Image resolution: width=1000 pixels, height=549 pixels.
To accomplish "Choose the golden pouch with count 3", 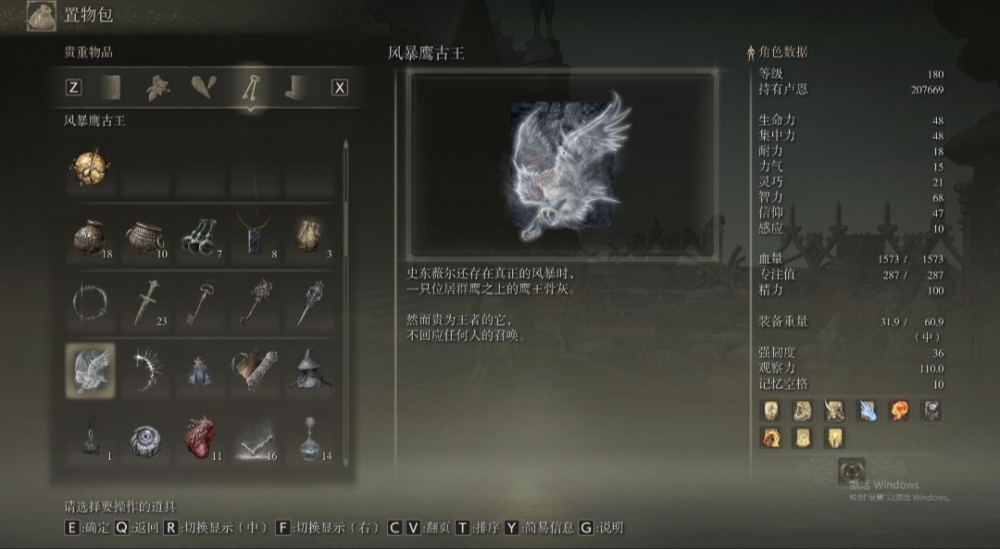I will (307, 236).
